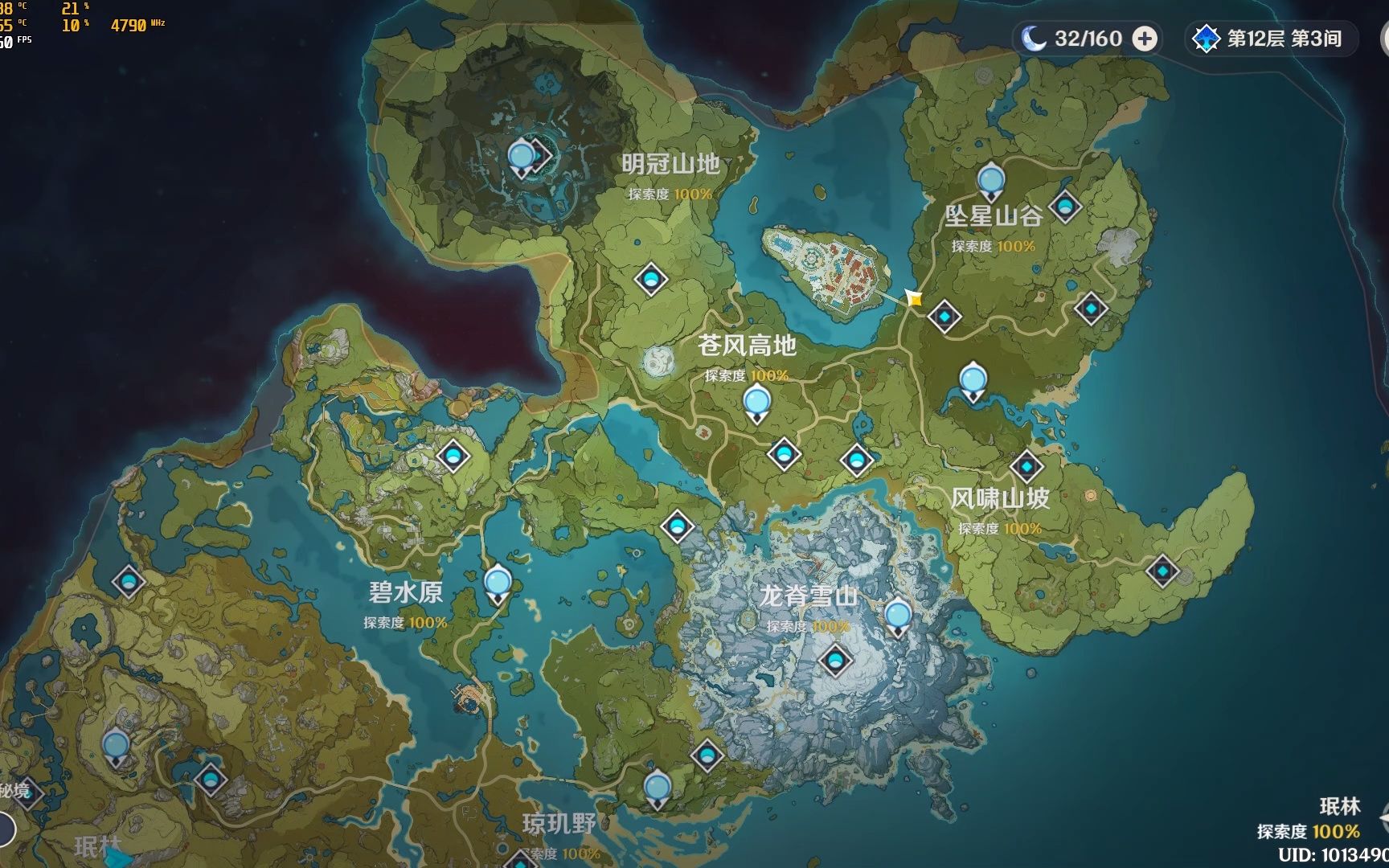
Task: Open the Spiral Abyss entry 第12层 第3间
Action: click(x=1270, y=37)
